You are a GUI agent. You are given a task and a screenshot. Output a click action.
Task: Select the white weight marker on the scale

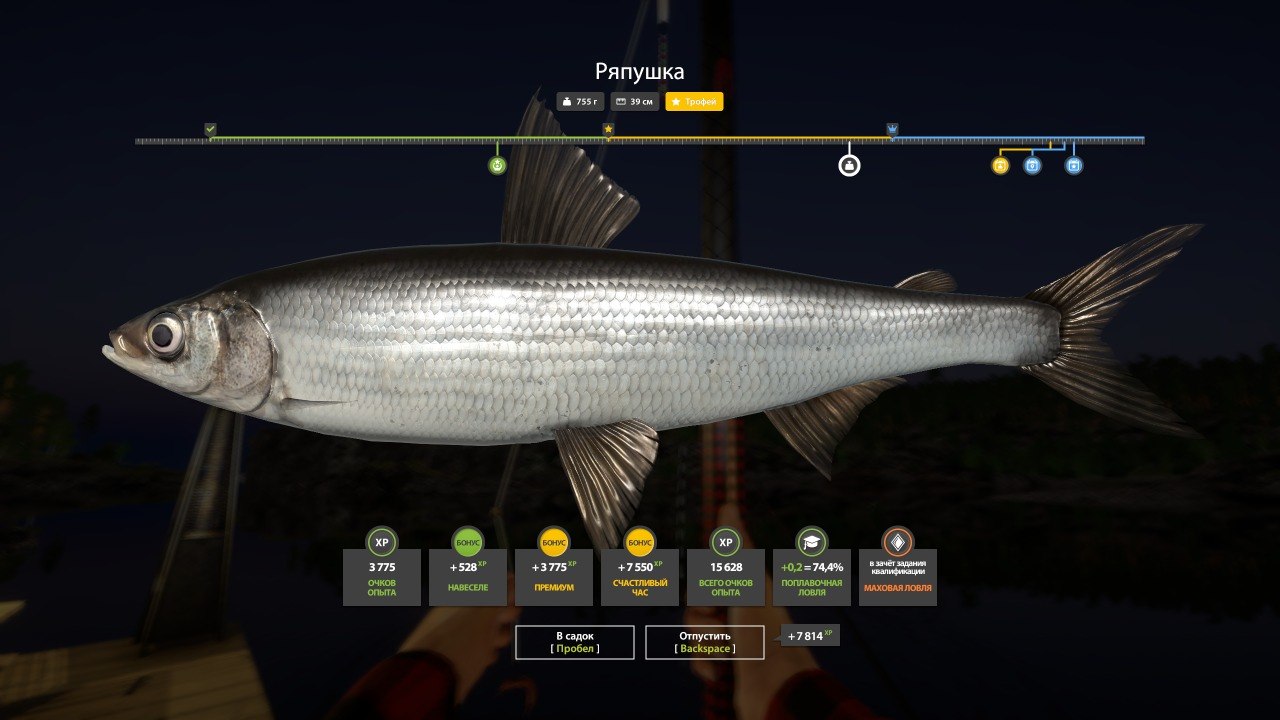[849, 165]
